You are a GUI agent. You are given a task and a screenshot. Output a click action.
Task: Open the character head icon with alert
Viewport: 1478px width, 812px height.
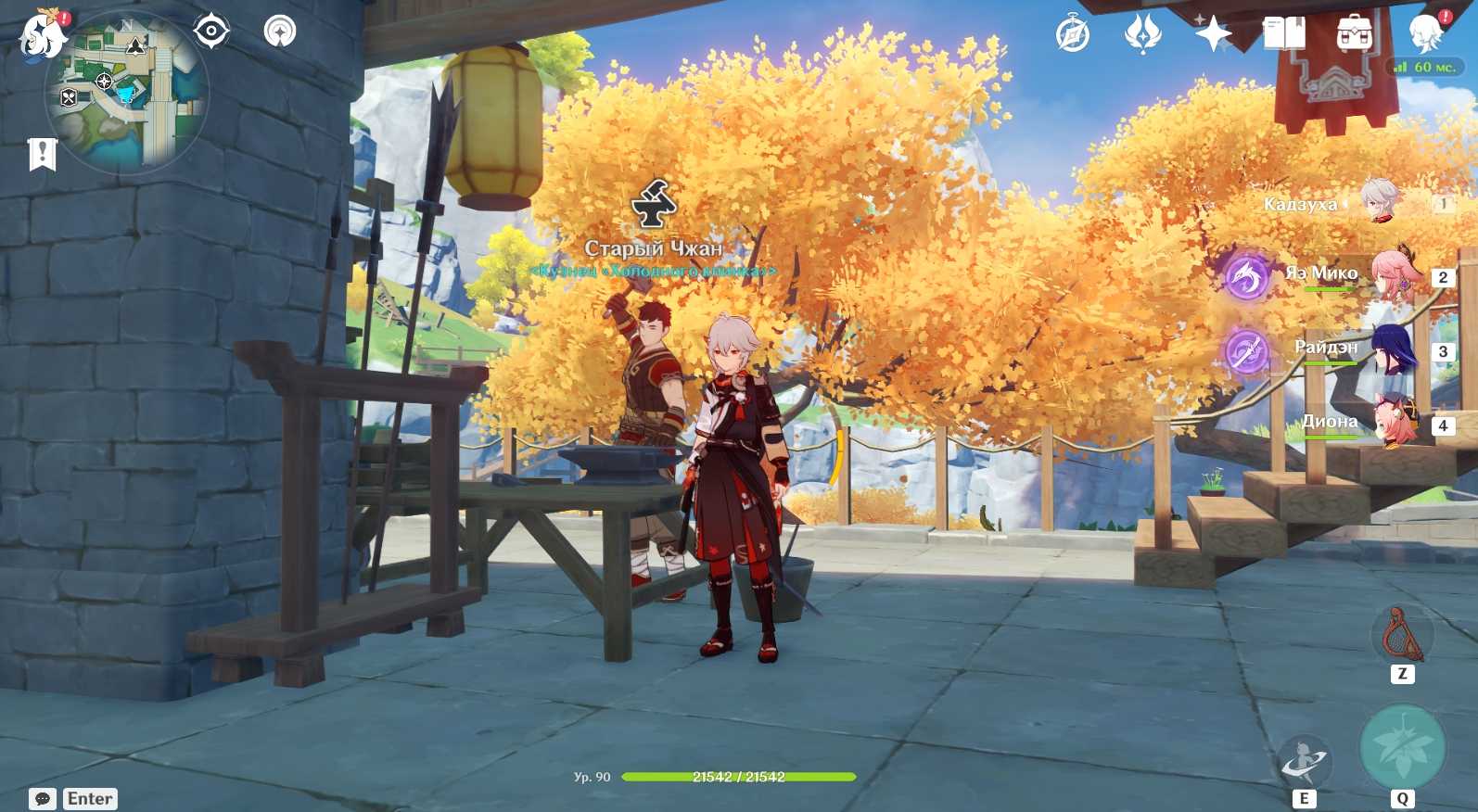click(1426, 35)
